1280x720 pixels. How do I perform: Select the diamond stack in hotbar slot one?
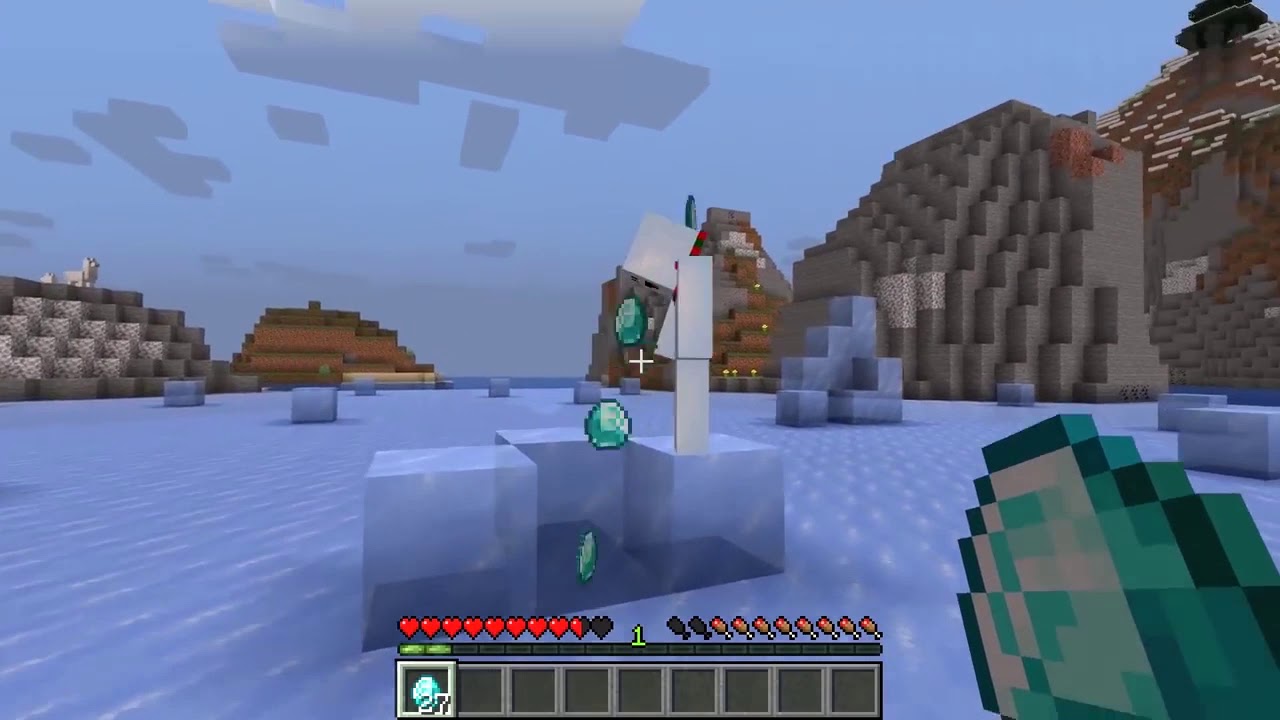click(x=427, y=688)
